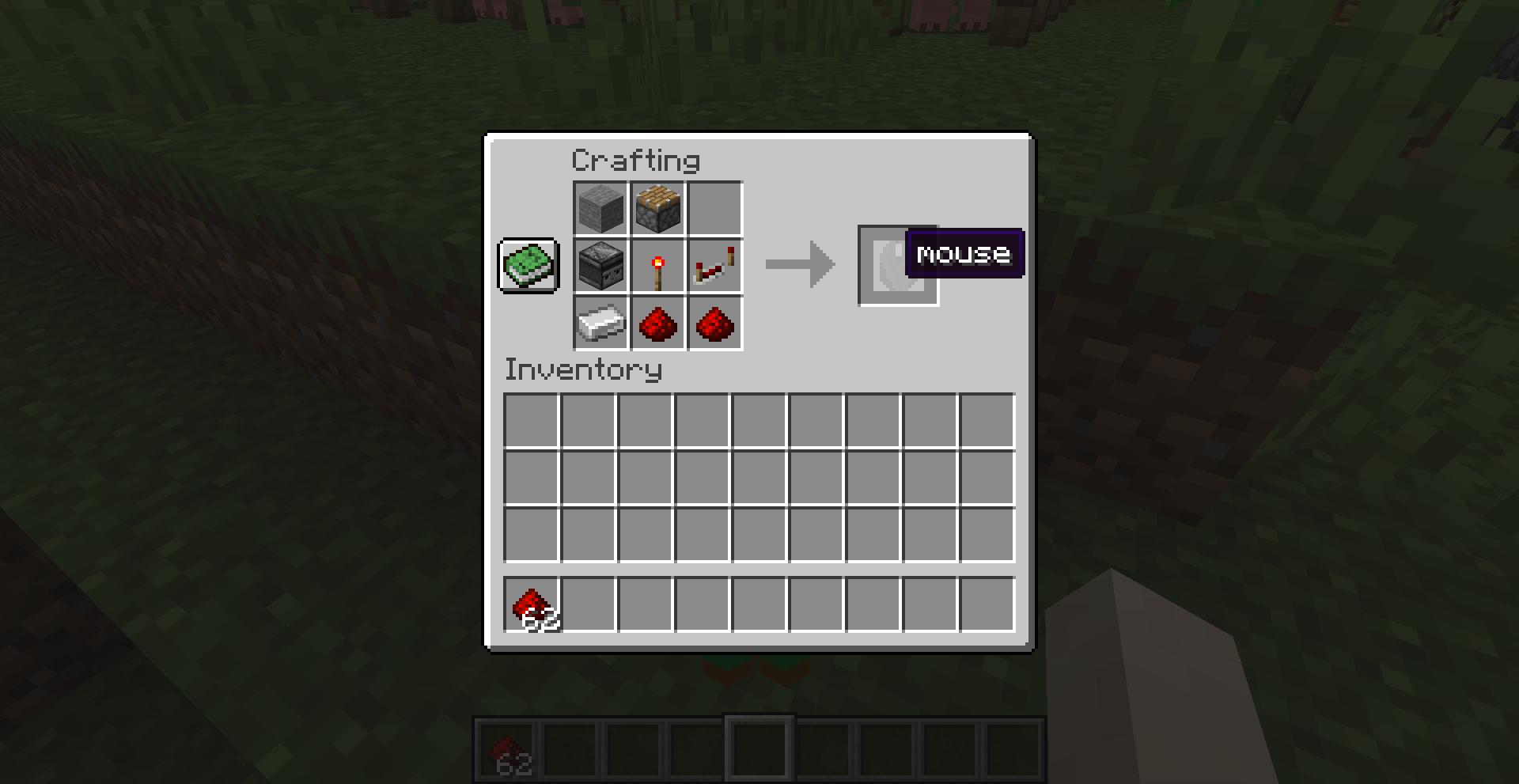1519x784 pixels.
Task: Click the redstone dust in the bottom crafting row
Action: pos(657,324)
